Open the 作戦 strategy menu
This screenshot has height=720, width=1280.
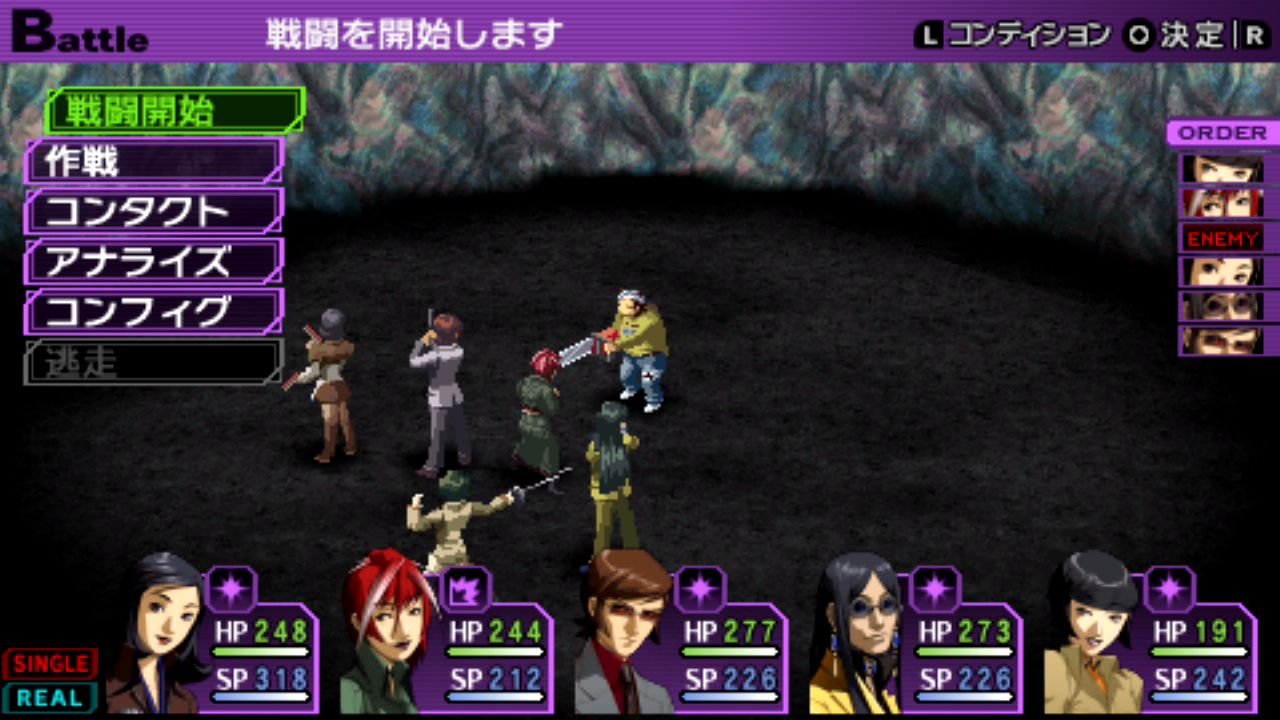point(154,161)
